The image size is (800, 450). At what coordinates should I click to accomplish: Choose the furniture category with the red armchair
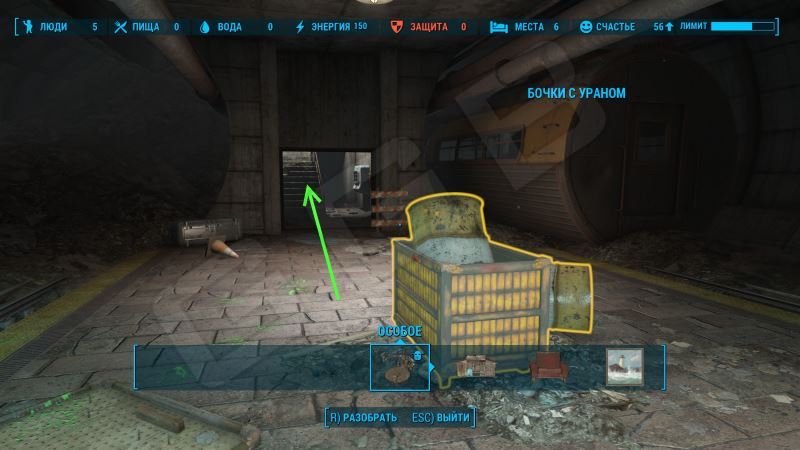click(550, 367)
